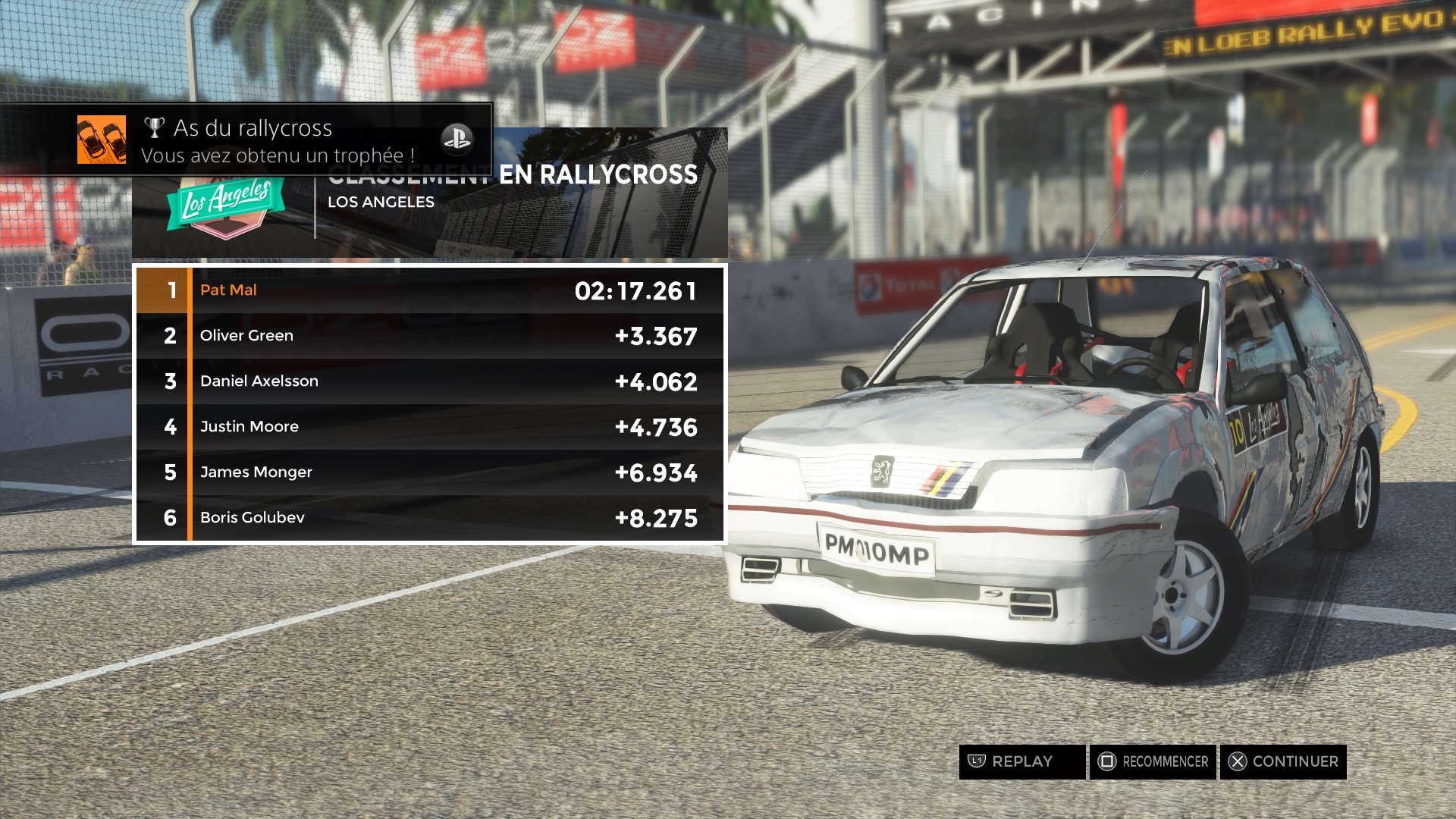
Task: Select Boris Golubev's sixth-place row
Action: (x=429, y=518)
